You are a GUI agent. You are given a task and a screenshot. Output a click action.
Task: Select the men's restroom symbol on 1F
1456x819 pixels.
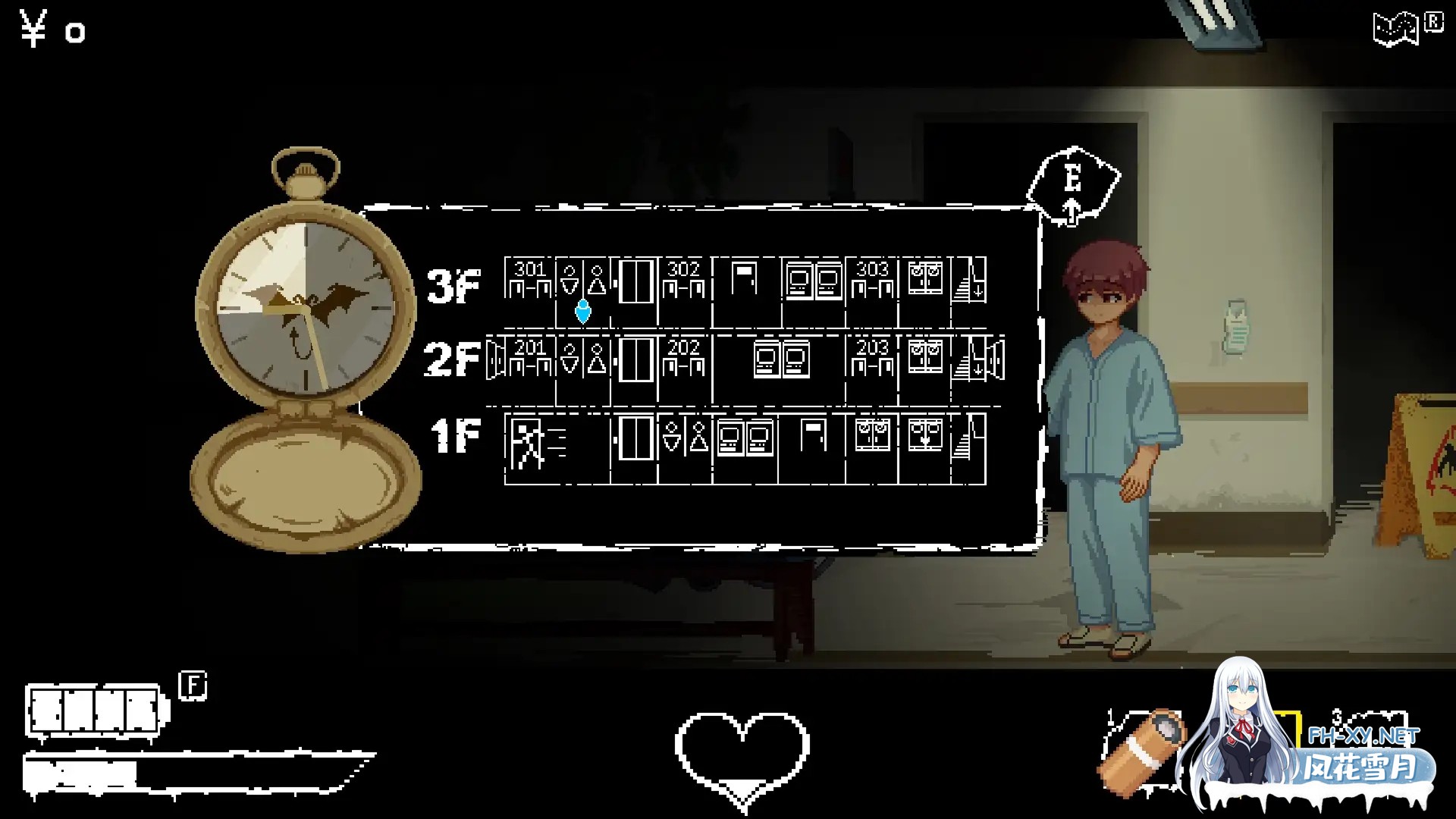click(699, 438)
